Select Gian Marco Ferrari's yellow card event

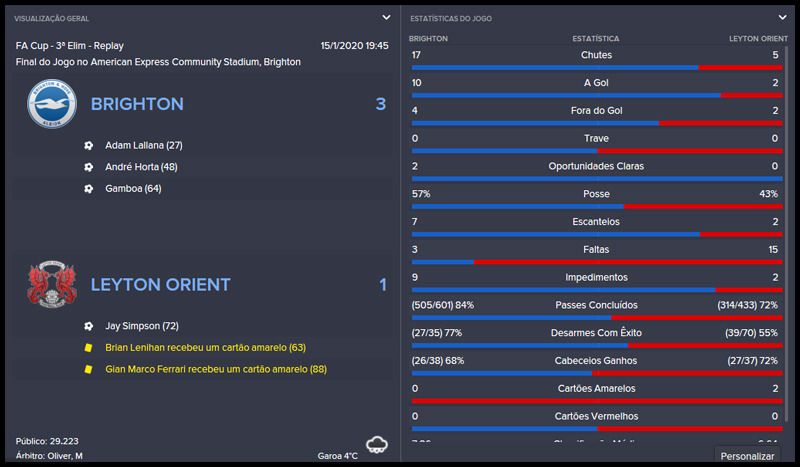216,369
